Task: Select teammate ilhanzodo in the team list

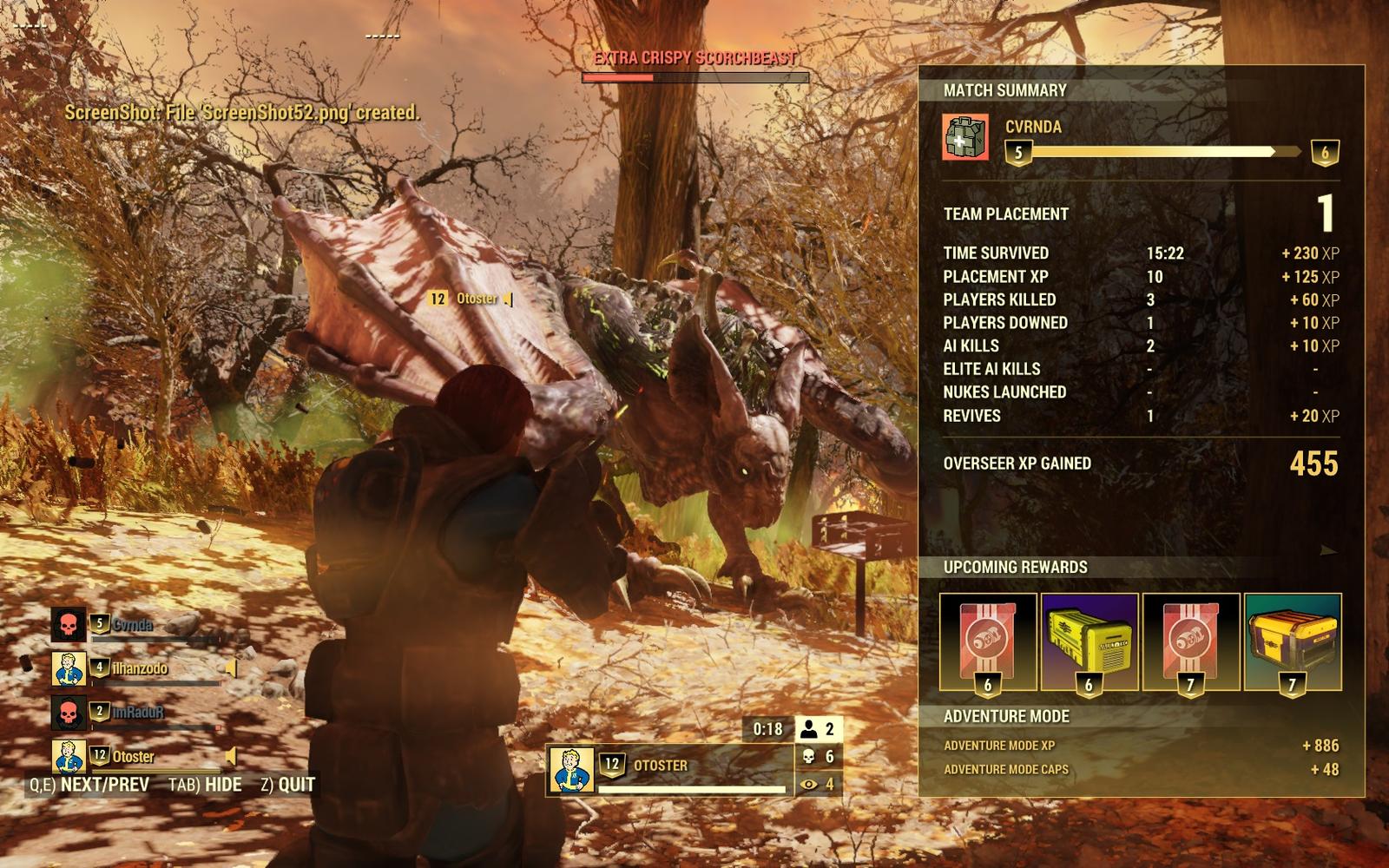Action: point(139,668)
